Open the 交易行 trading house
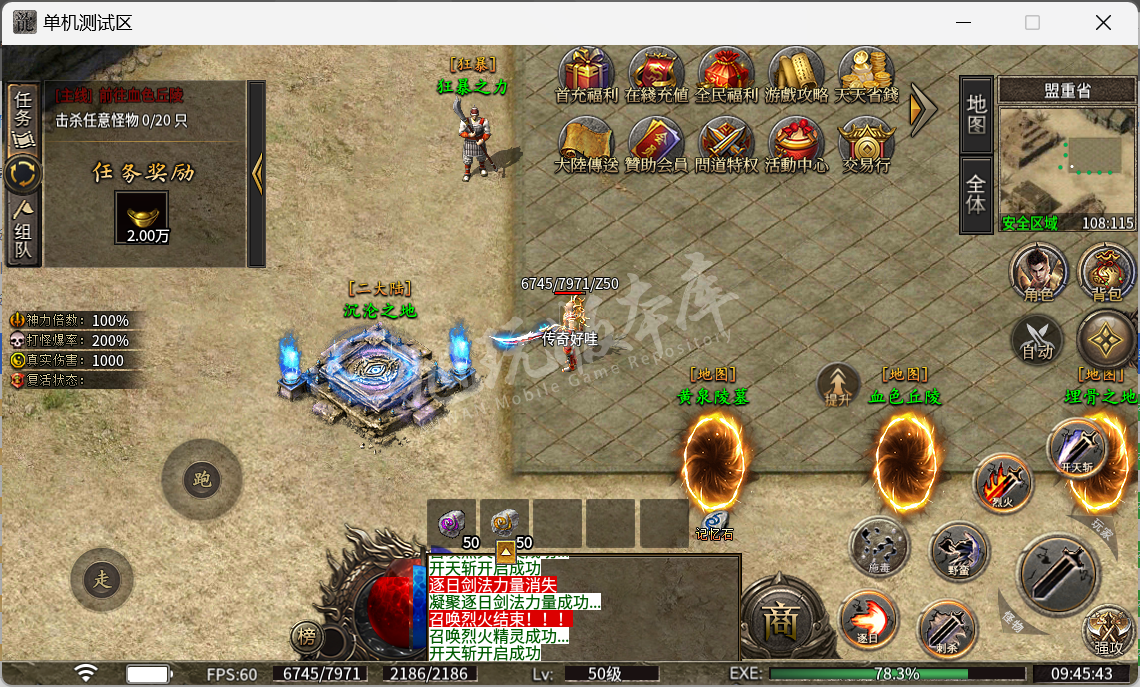Screen dimensions: 1140x687 (x=866, y=143)
